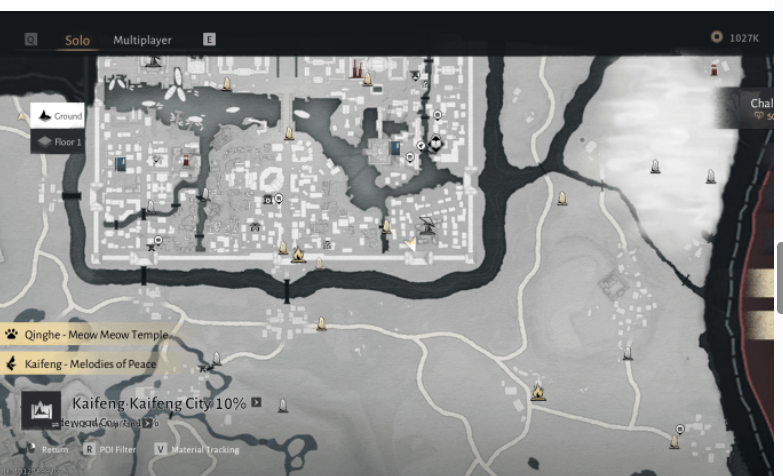Select the Floor 1 map layer
783x476 pixels.
[x=58, y=142]
